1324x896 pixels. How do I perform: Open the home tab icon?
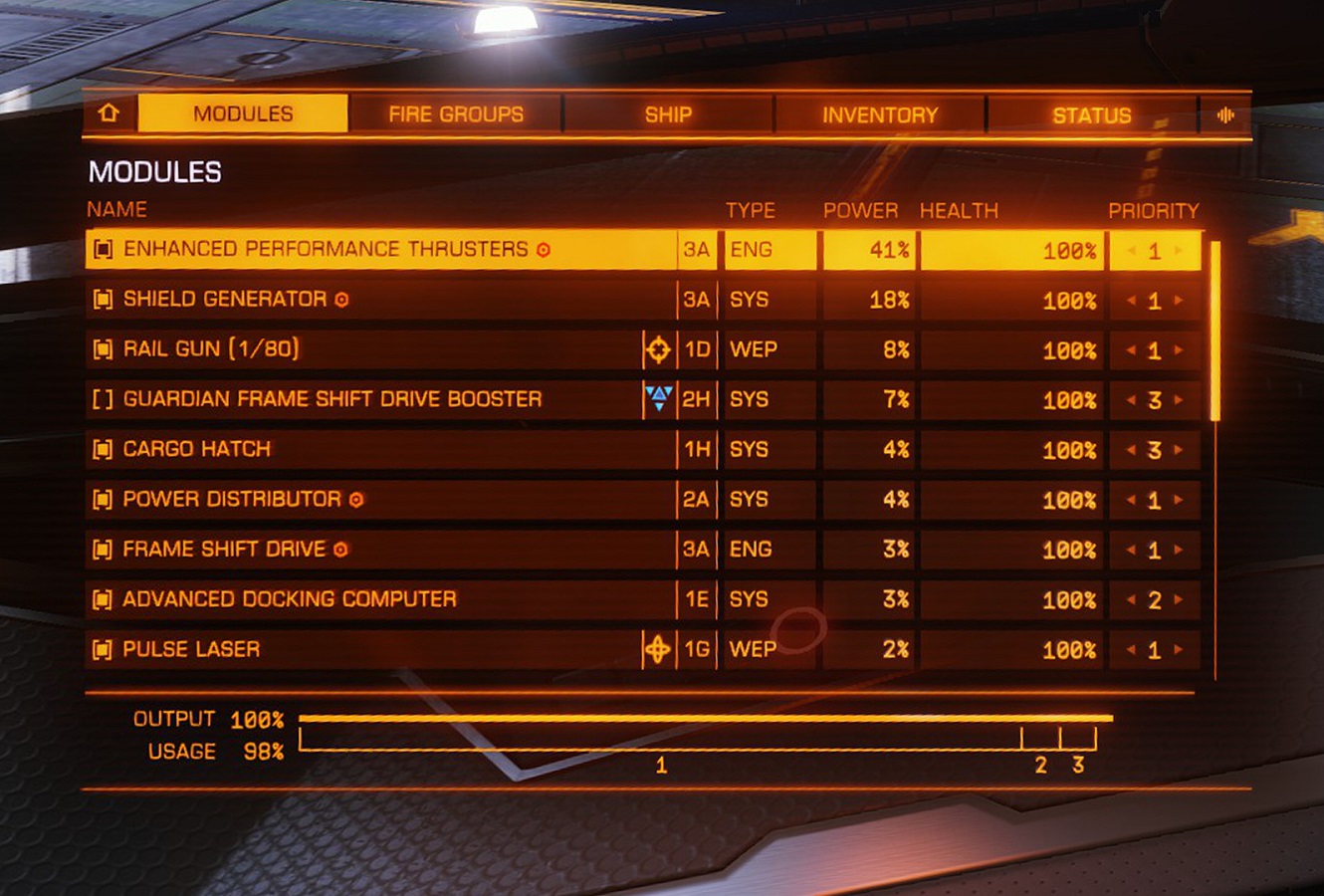[x=109, y=113]
